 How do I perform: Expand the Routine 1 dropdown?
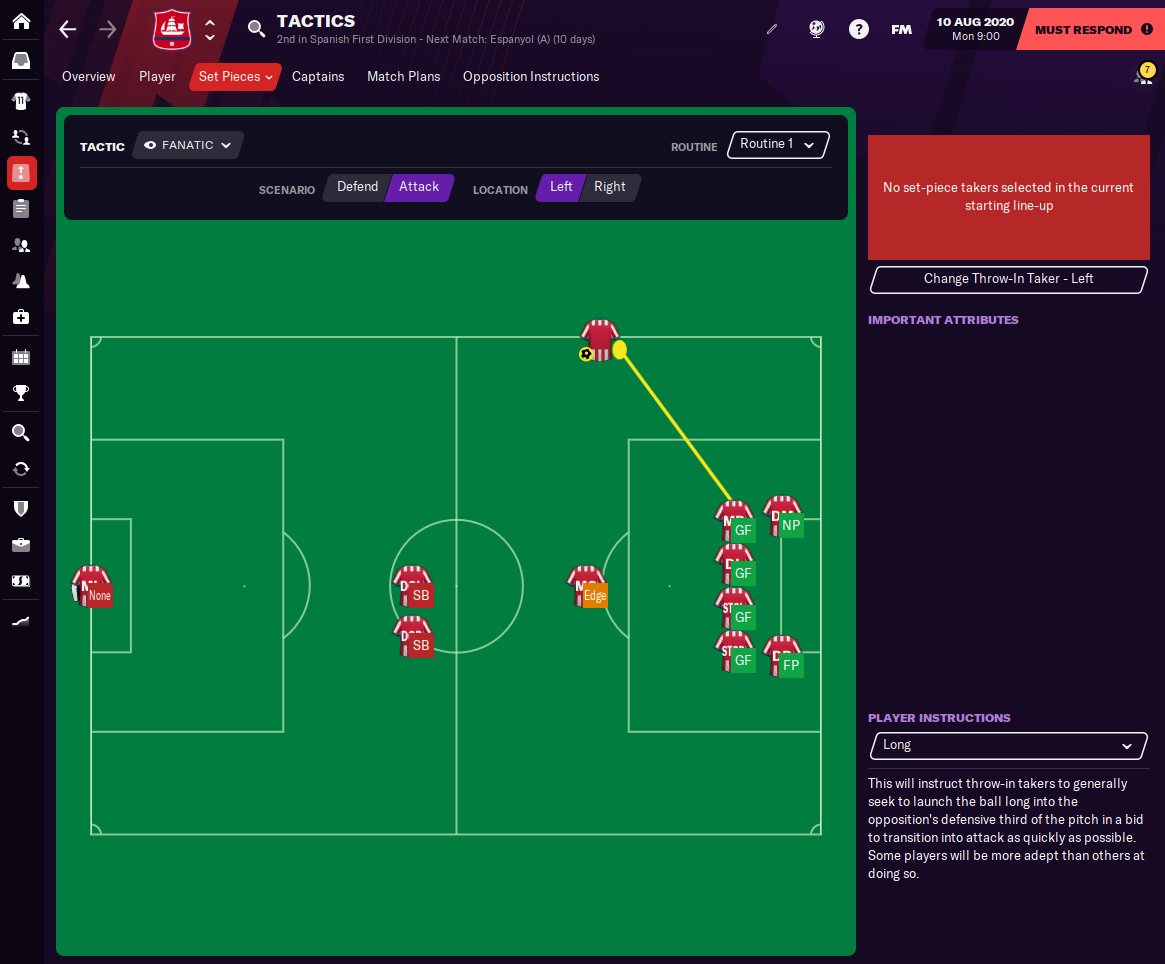pyautogui.click(x=778, y=145)
